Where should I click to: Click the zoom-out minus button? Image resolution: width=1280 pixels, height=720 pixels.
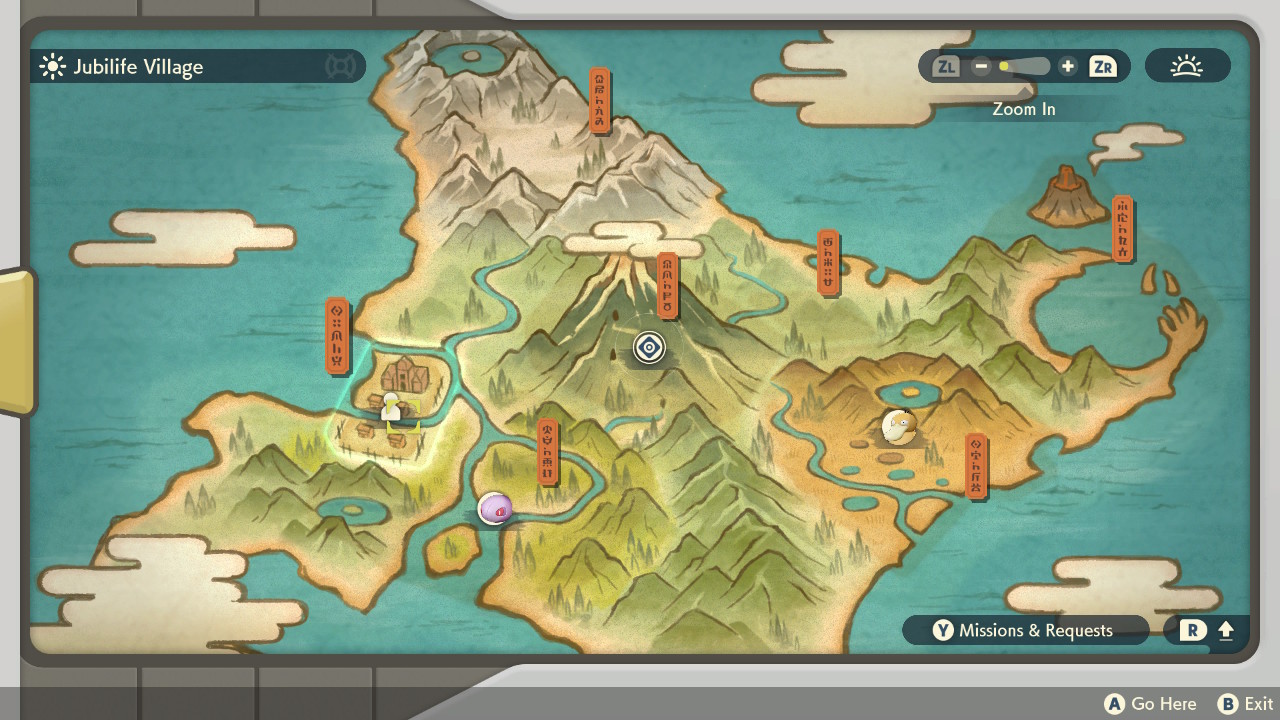point(981,67)
